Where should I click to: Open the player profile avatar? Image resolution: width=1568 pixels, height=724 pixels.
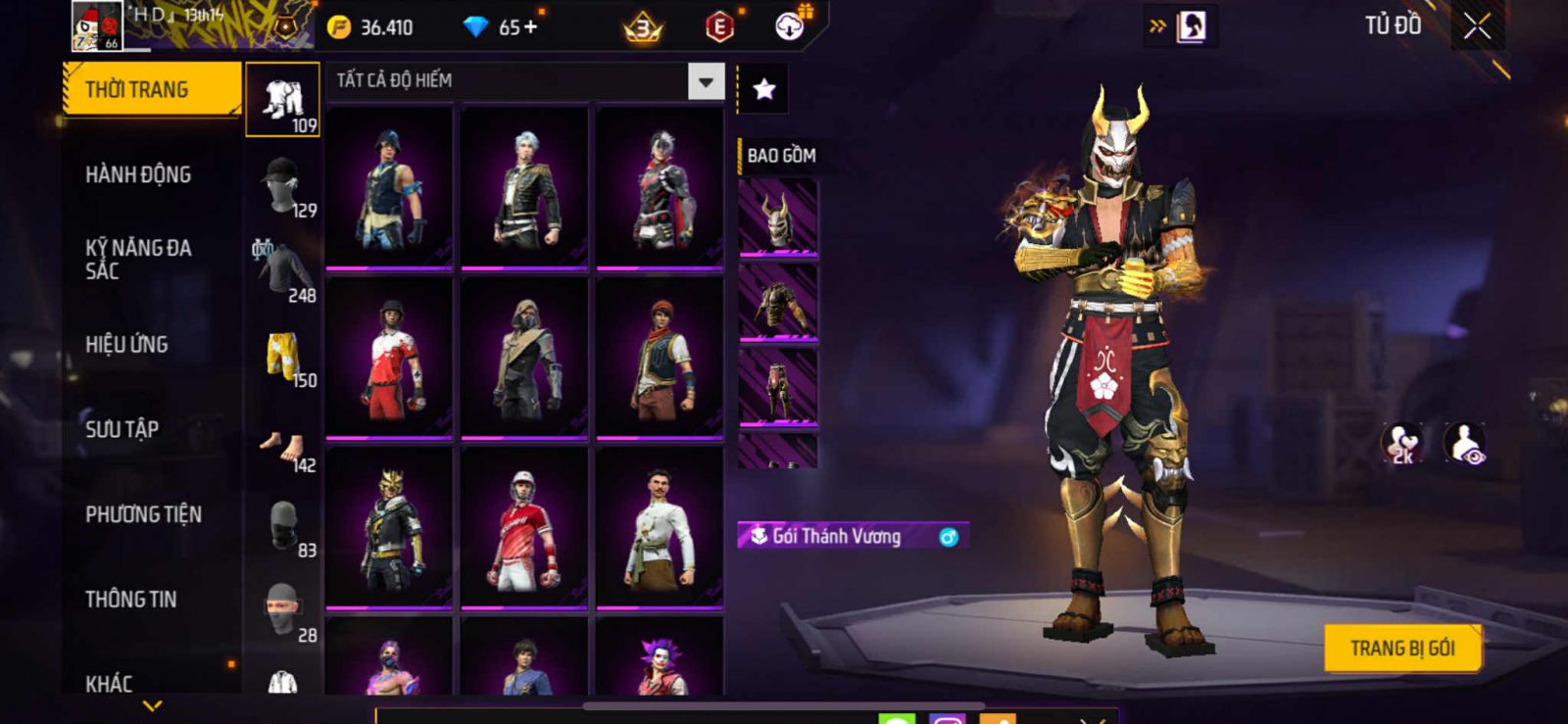point(96,26)
